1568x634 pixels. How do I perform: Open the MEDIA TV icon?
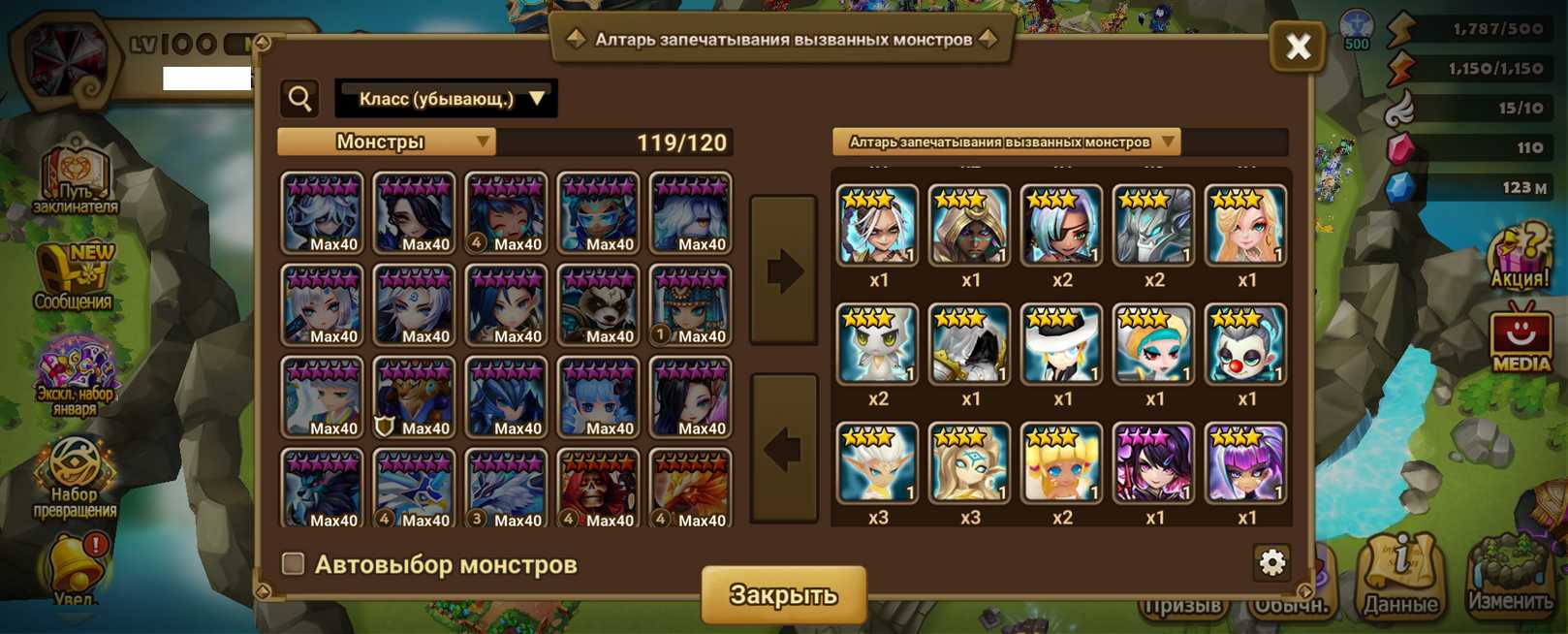pos(1520,339)
